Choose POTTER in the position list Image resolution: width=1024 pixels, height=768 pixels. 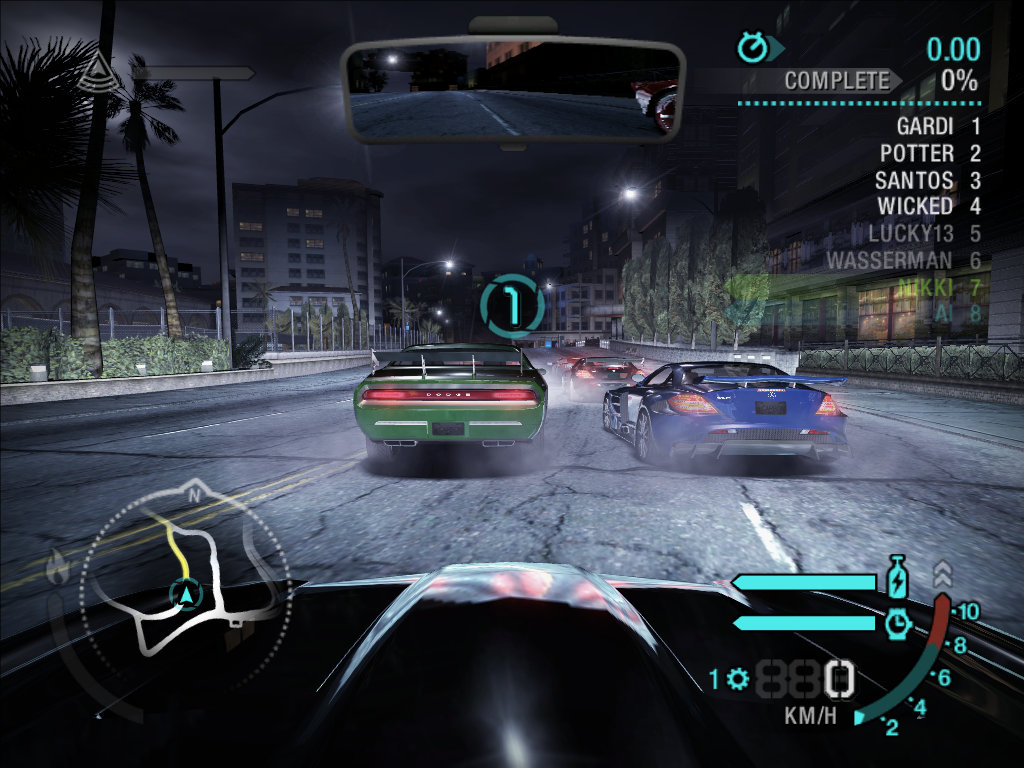[x=916, y=154]
